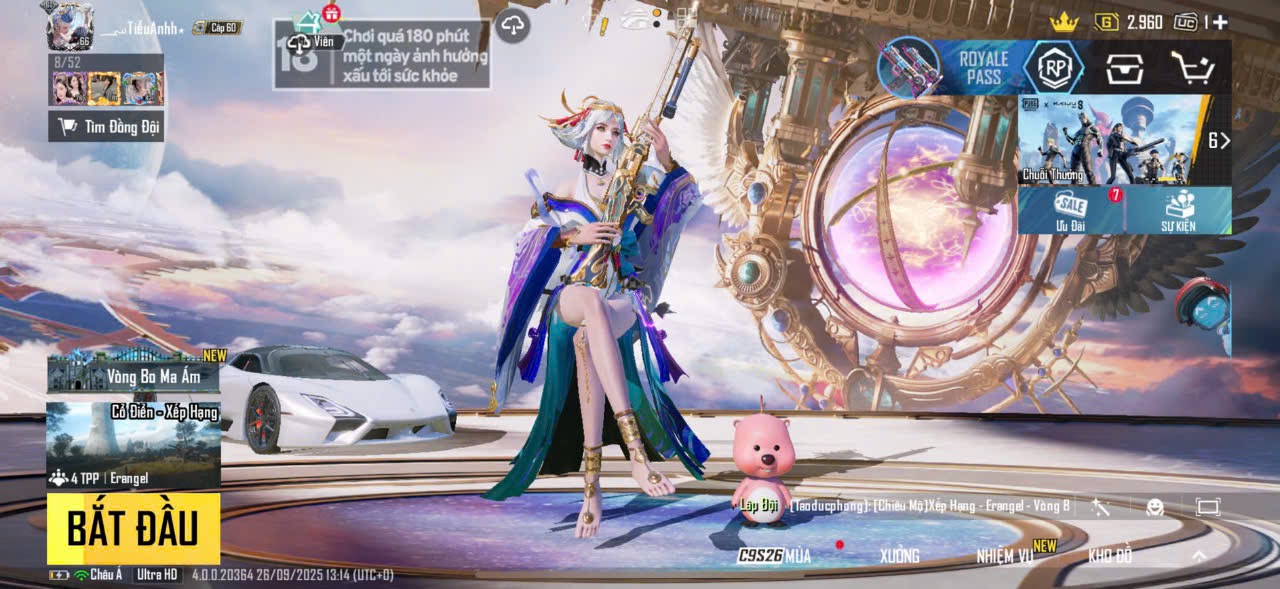Open the Ưu Đãi sale offers
Viewport: 1280px width, 589px height.
pyautogui.click(x=1069, y=210)
